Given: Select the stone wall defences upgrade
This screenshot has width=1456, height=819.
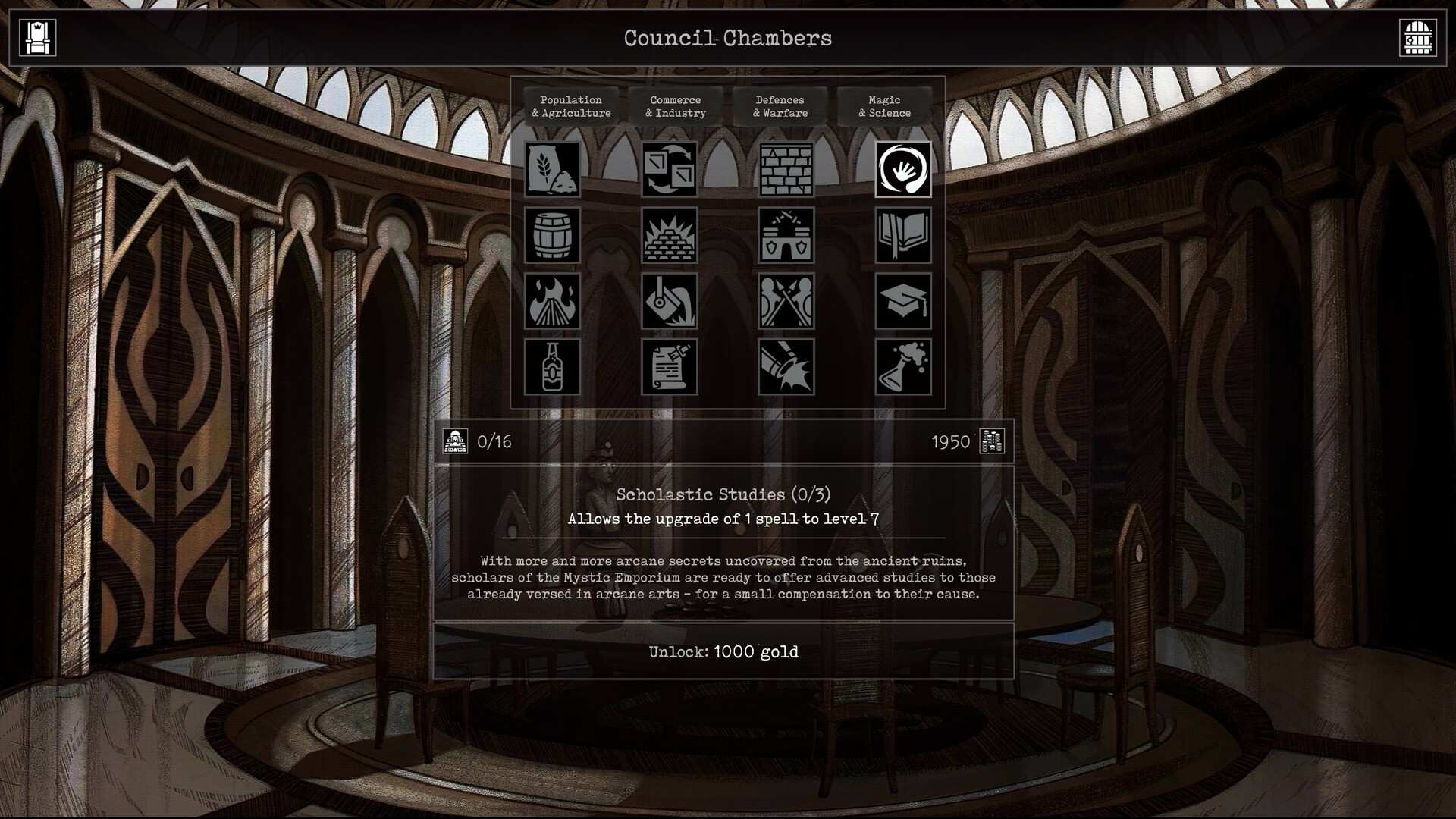Looking at the screenshot, I should coord(785,170).
